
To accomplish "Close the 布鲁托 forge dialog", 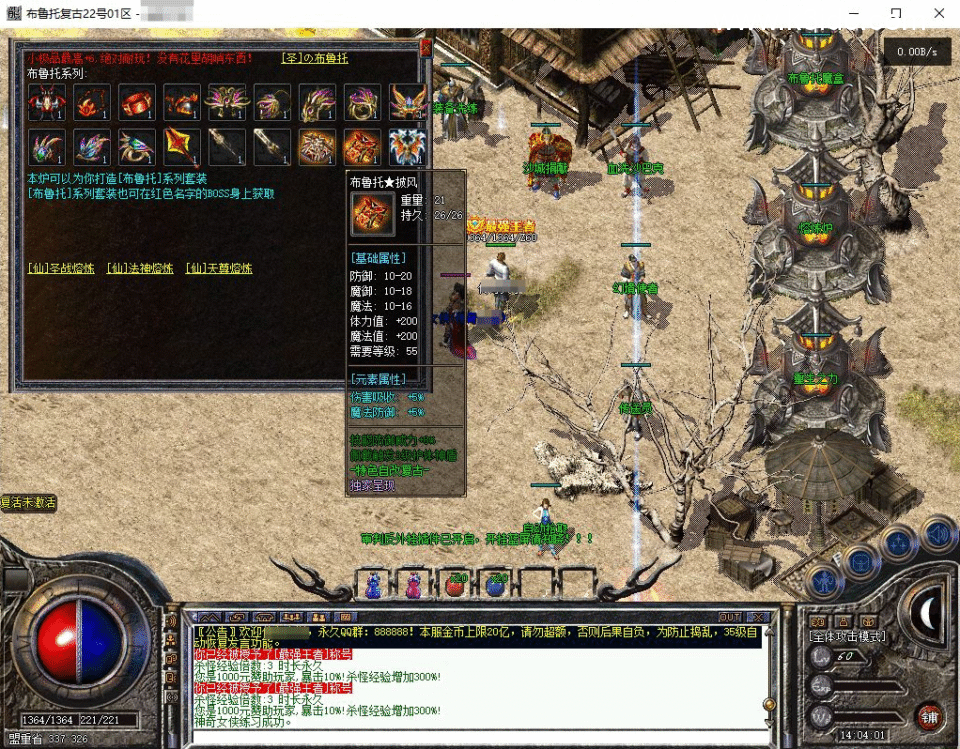I will click(x=425, y=47).
